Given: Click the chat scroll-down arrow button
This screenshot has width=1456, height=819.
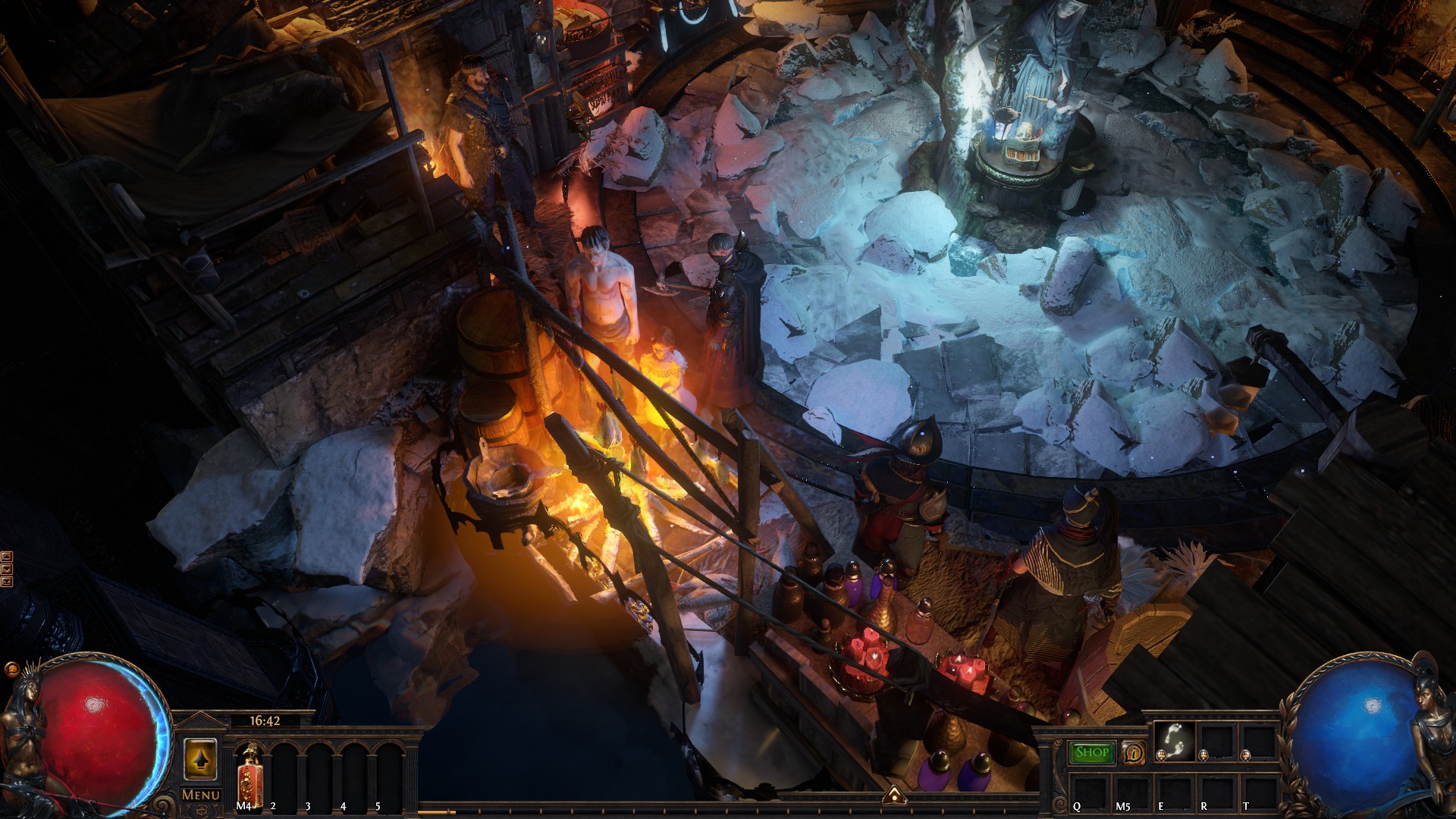Looking at the screenshot, I should (7, 570).
